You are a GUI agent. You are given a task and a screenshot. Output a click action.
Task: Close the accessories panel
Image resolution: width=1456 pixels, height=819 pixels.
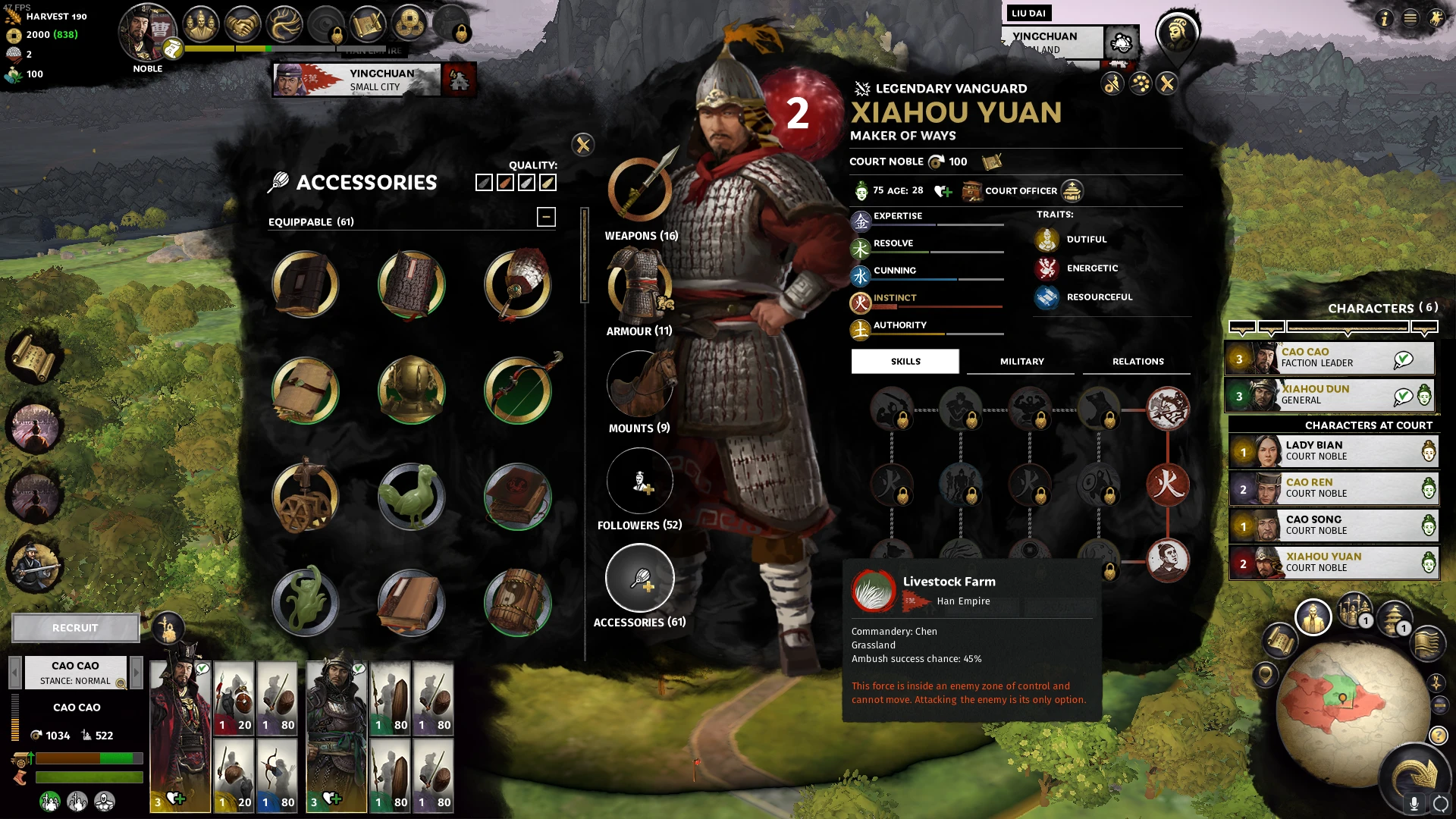[582, 144]
